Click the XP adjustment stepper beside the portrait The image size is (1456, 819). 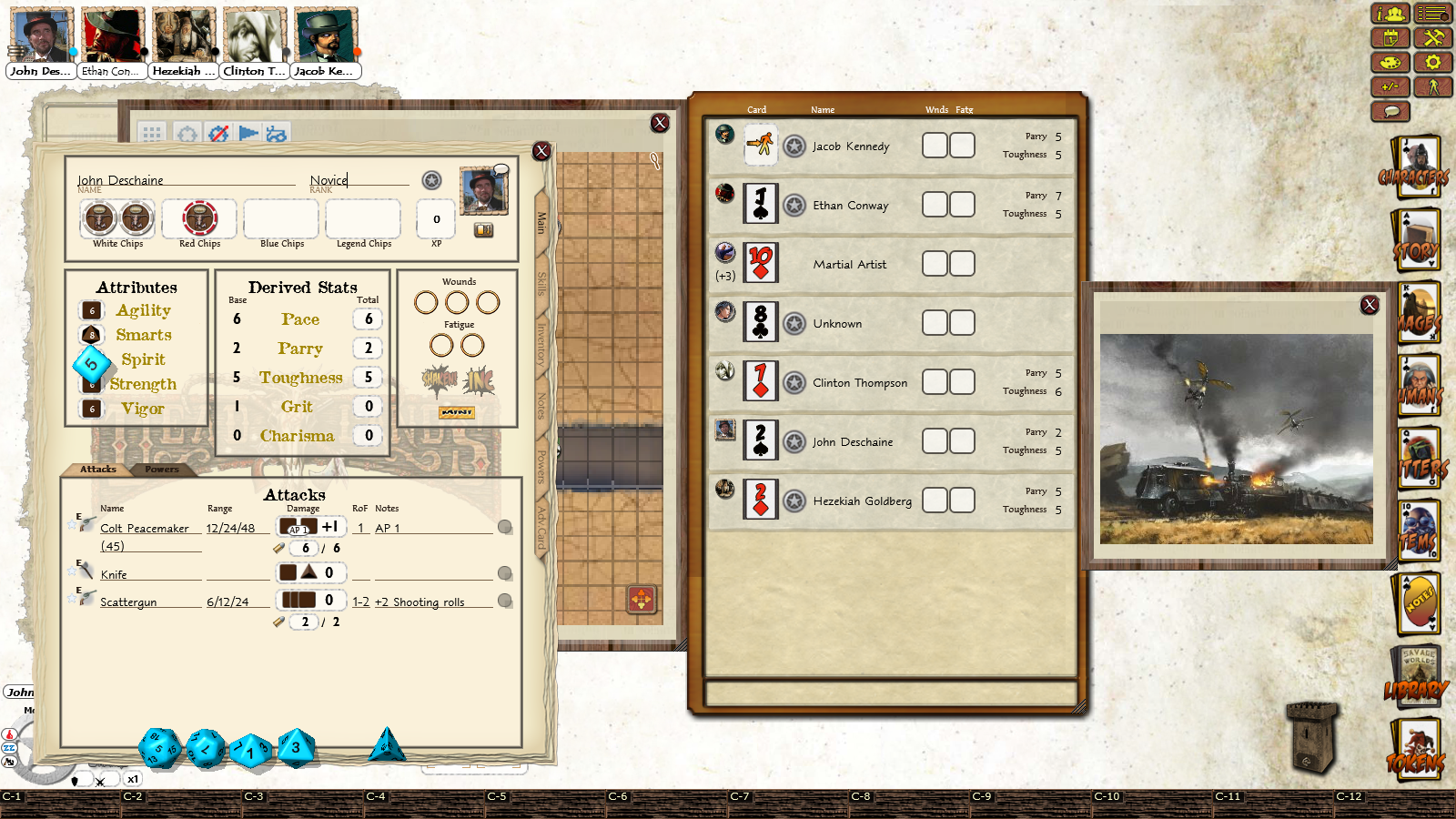pyautogui.click(x=483, y=230)
